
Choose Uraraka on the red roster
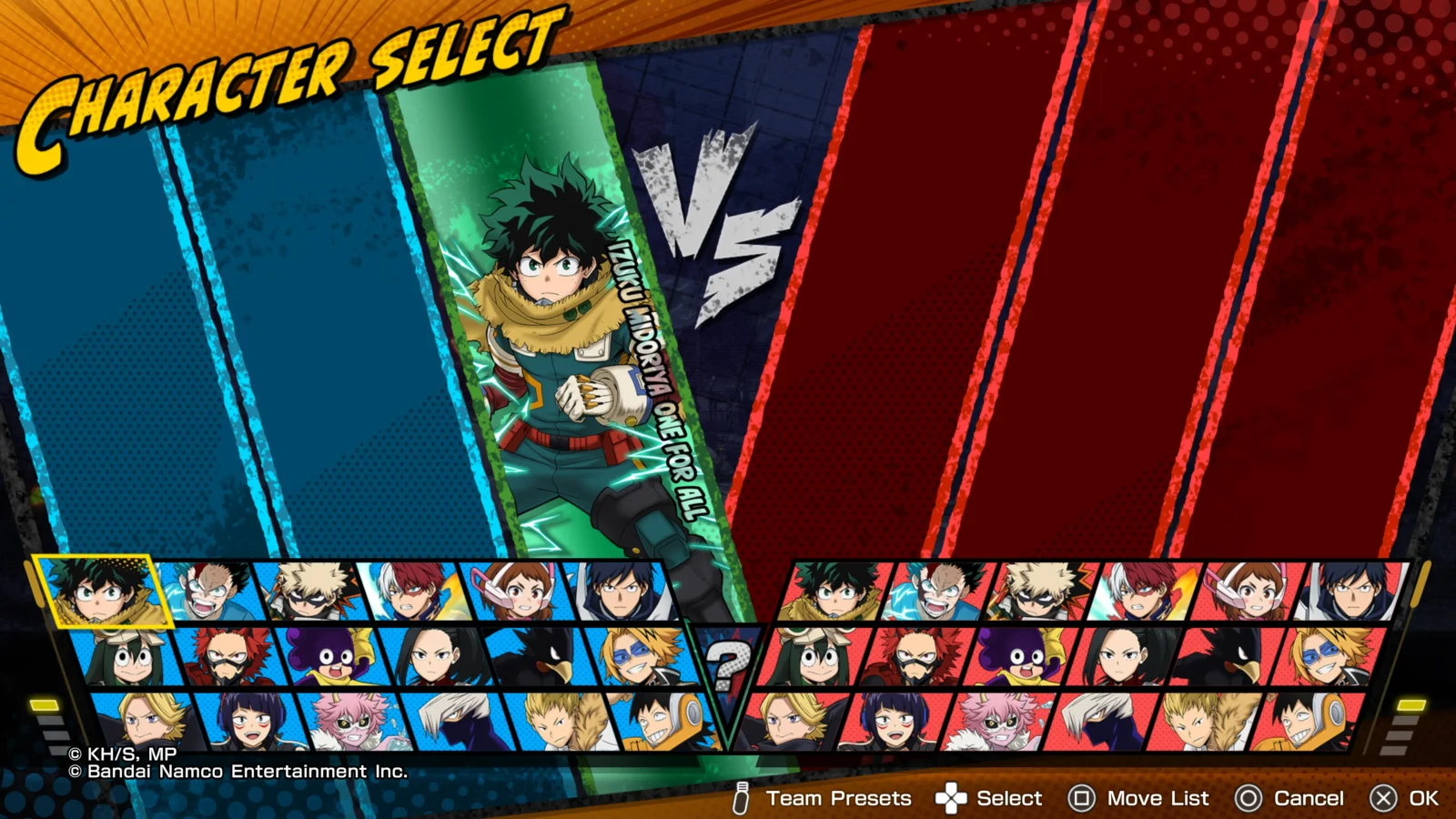(x=1249, y=592)
